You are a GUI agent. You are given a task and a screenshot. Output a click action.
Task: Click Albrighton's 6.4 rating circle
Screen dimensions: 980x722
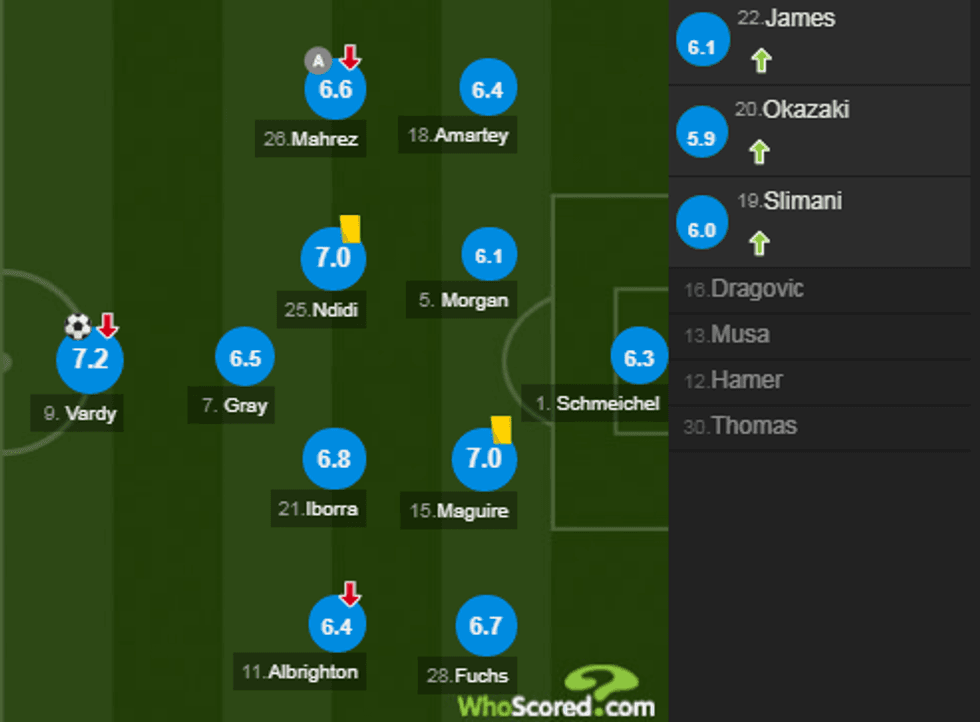point(335,626)
